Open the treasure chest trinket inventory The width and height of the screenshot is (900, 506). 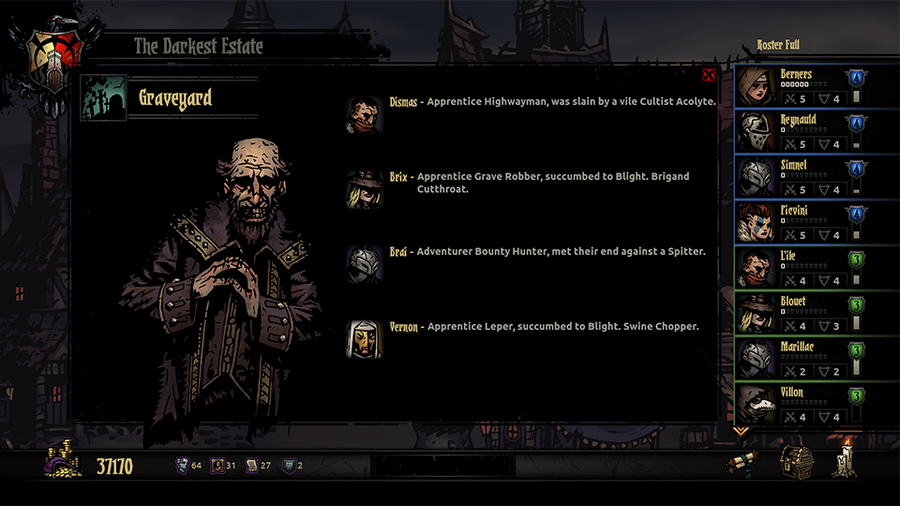point(797,462)
